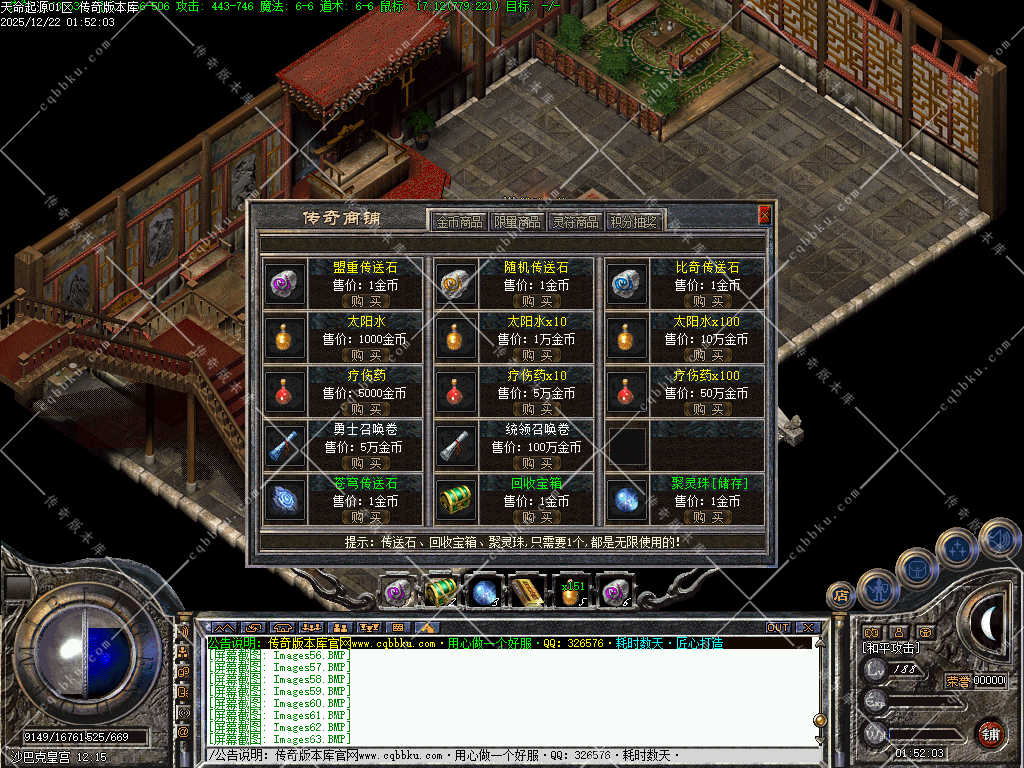Click 购买 under 回收宝箱
1024x768 pixels.
point(536,517)
